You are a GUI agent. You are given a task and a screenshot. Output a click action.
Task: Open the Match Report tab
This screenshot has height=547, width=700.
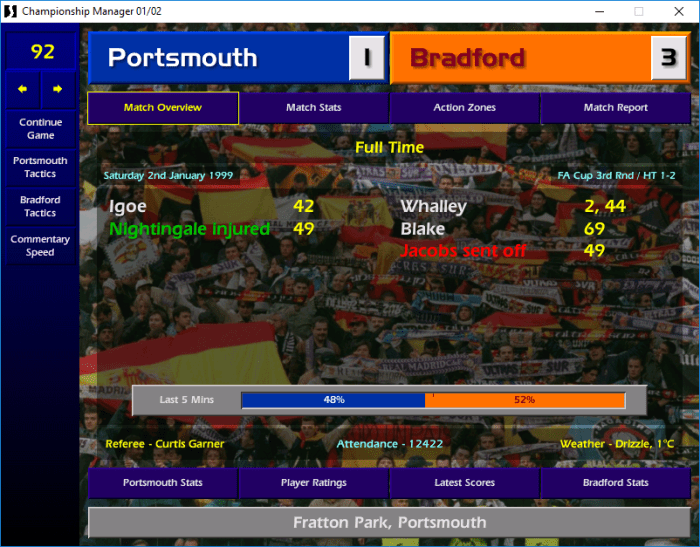tap(615, 108)
